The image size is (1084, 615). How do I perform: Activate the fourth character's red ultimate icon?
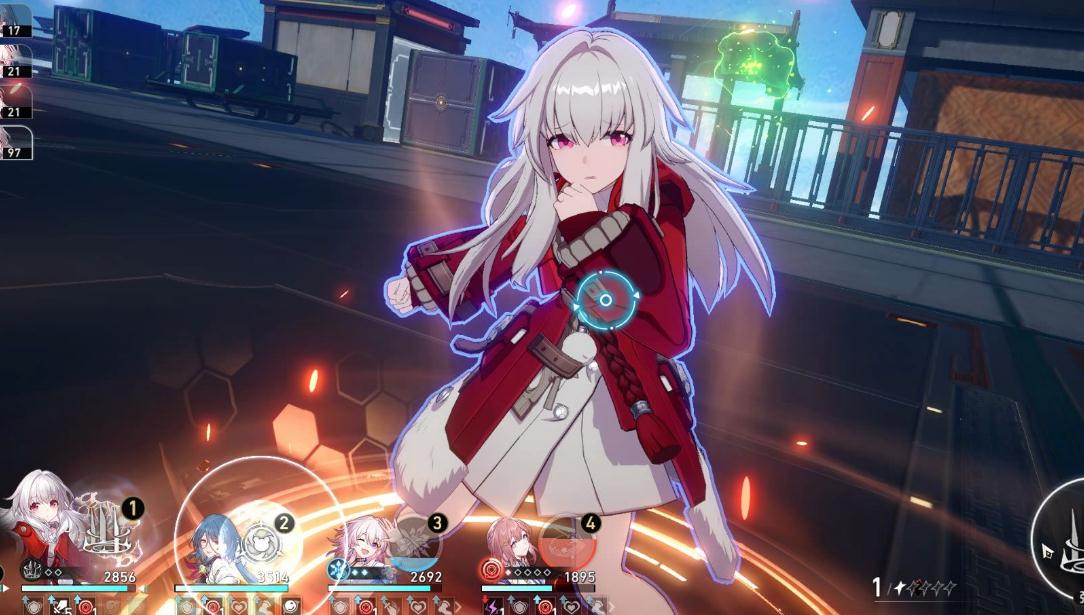coord(566,542)
